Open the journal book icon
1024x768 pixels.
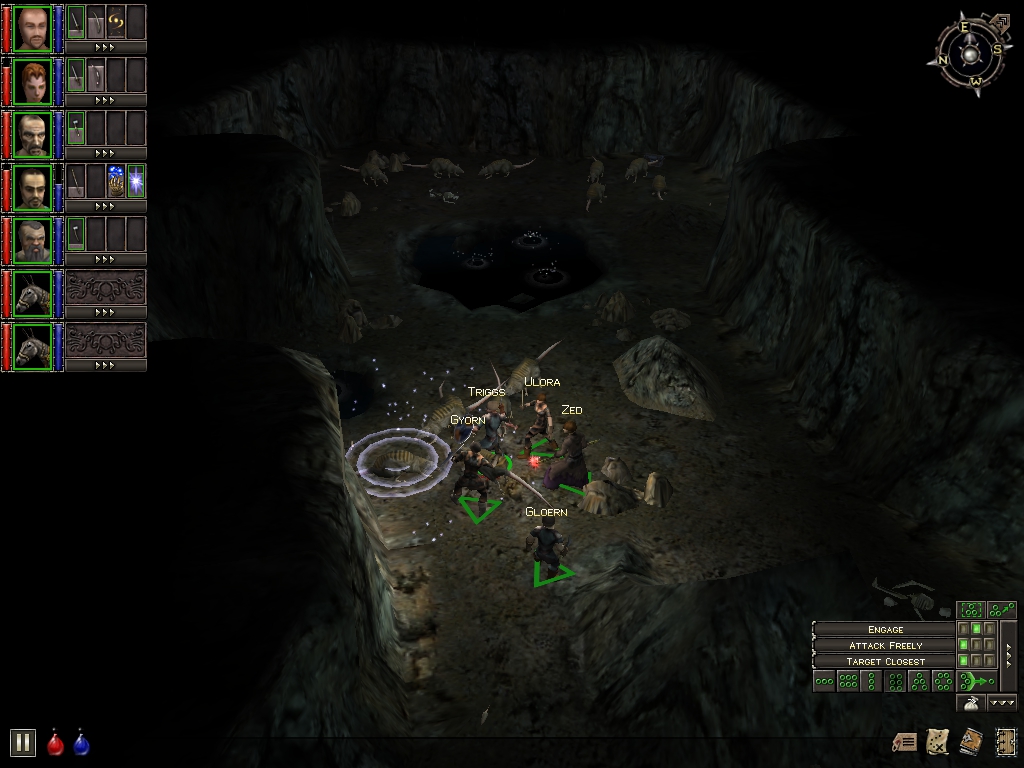970,741
